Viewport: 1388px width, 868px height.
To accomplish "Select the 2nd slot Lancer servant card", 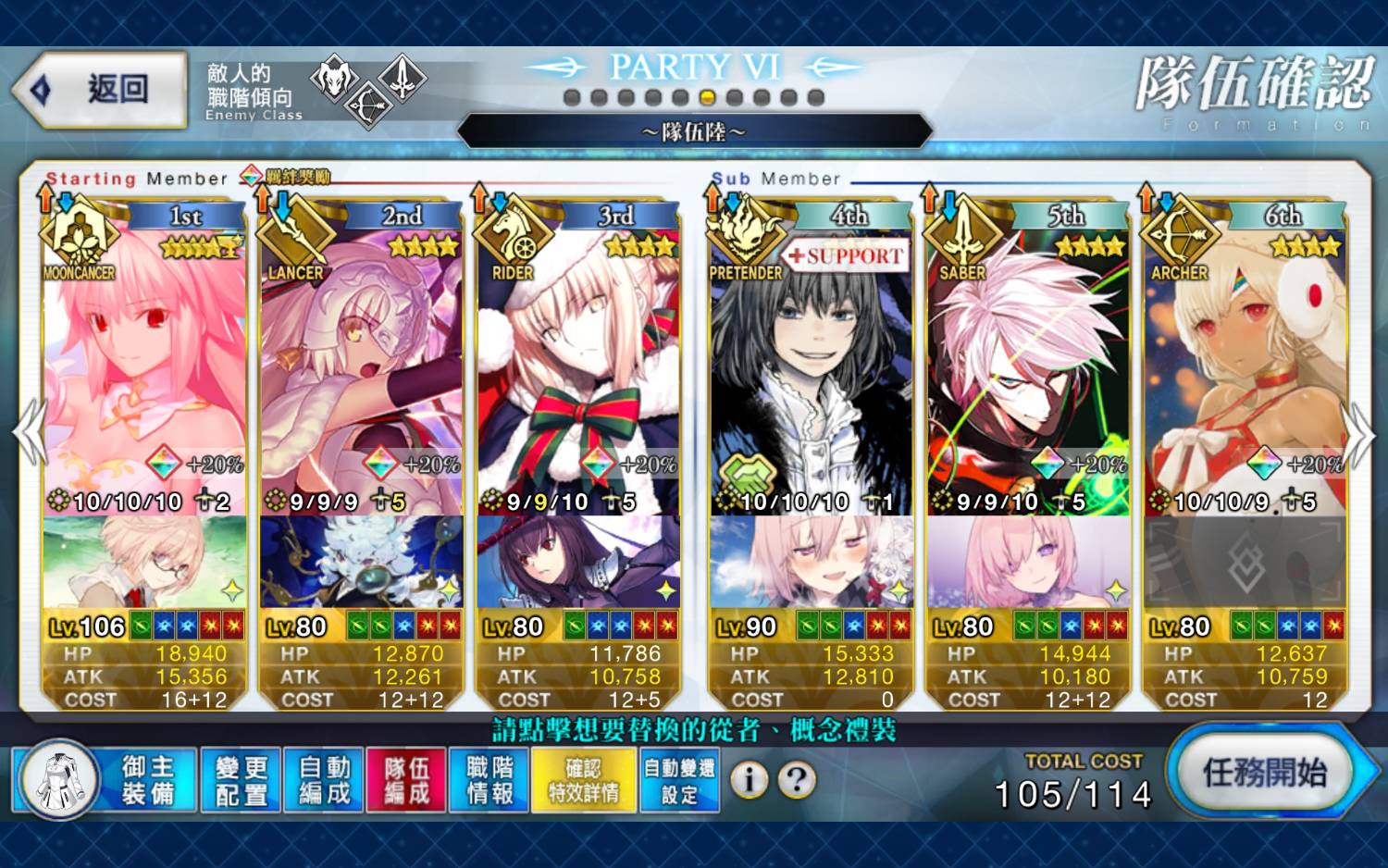I will click(x=361, y=370).
